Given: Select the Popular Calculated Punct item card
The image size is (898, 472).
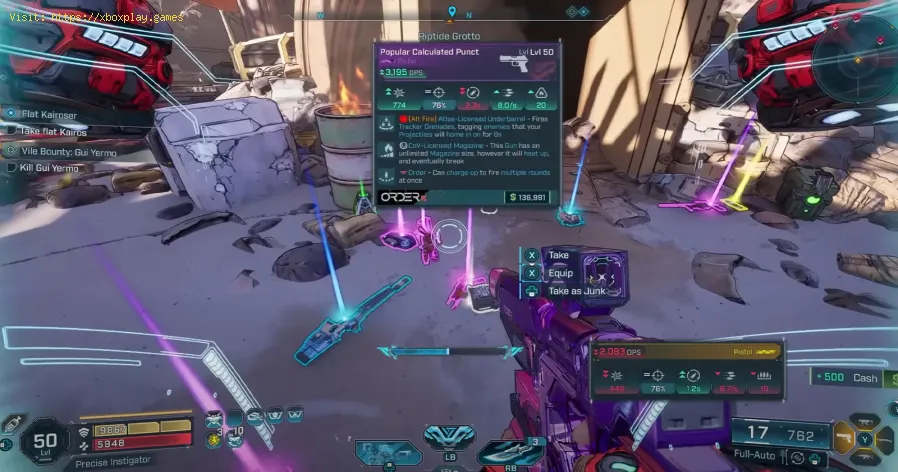Looking at the screenshot, I should tap(466, 125).
